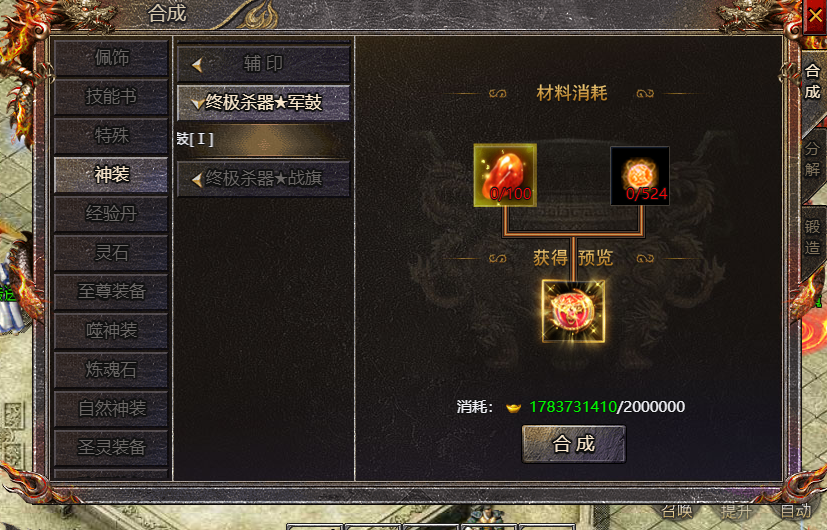This screenshot has height=530, width=827.
Task: Close the synthesis window
Action: 815,15
